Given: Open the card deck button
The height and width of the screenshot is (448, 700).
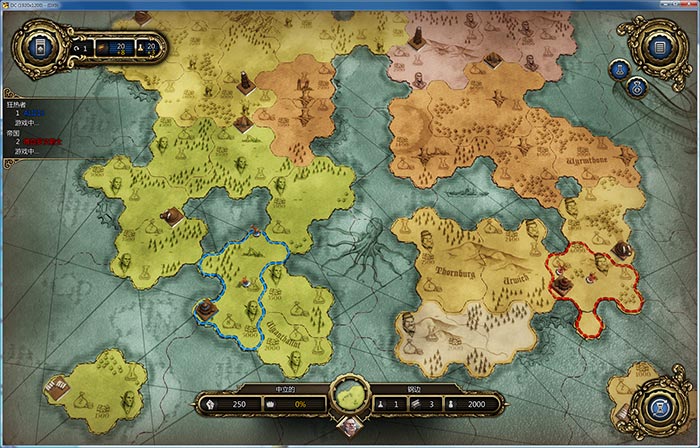Looking at the screenshot, I should (40, 47).
